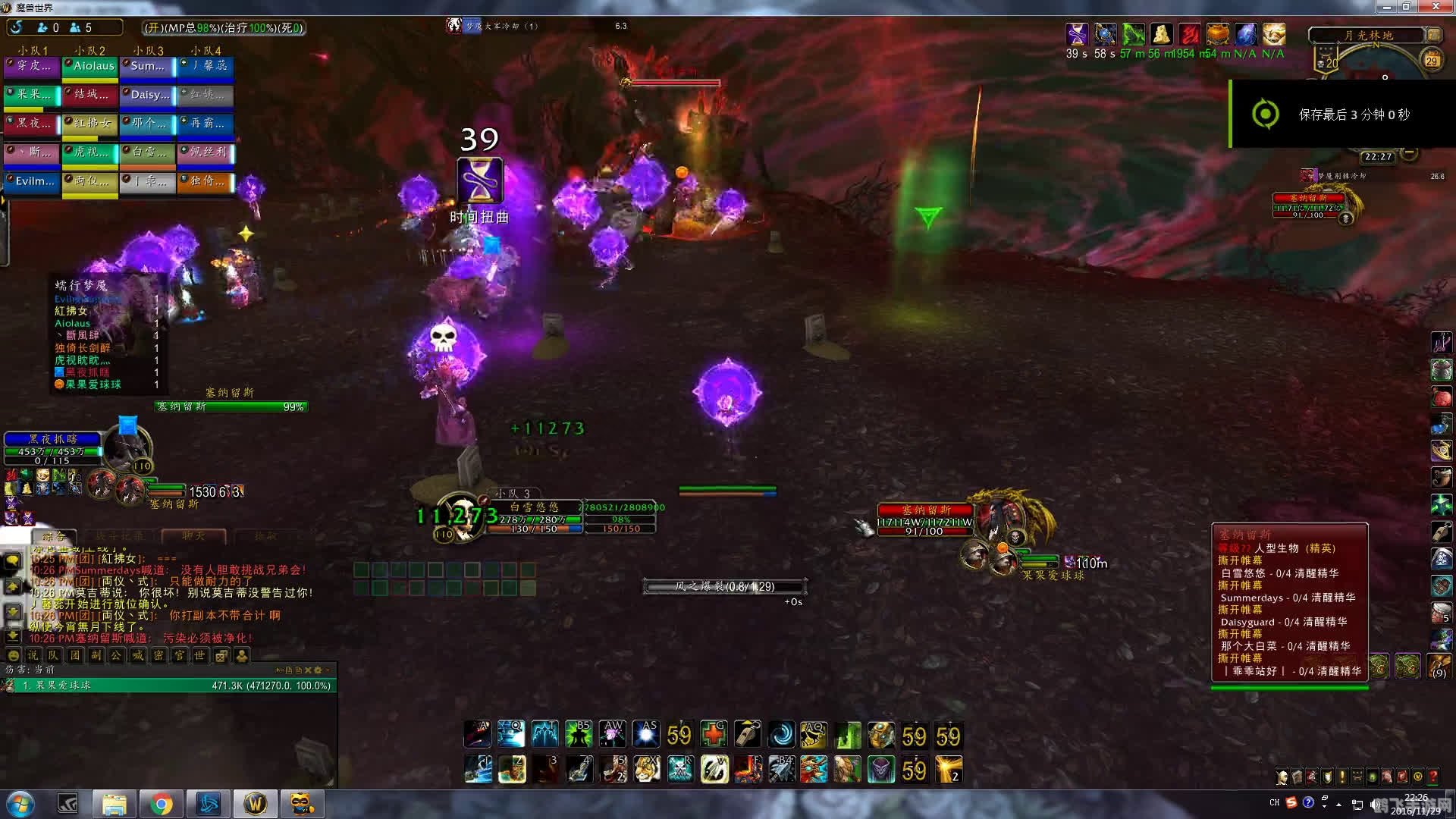Activate the red cross heal ability
Viewport: 1456px width, 819px height.
coord(714,735)
